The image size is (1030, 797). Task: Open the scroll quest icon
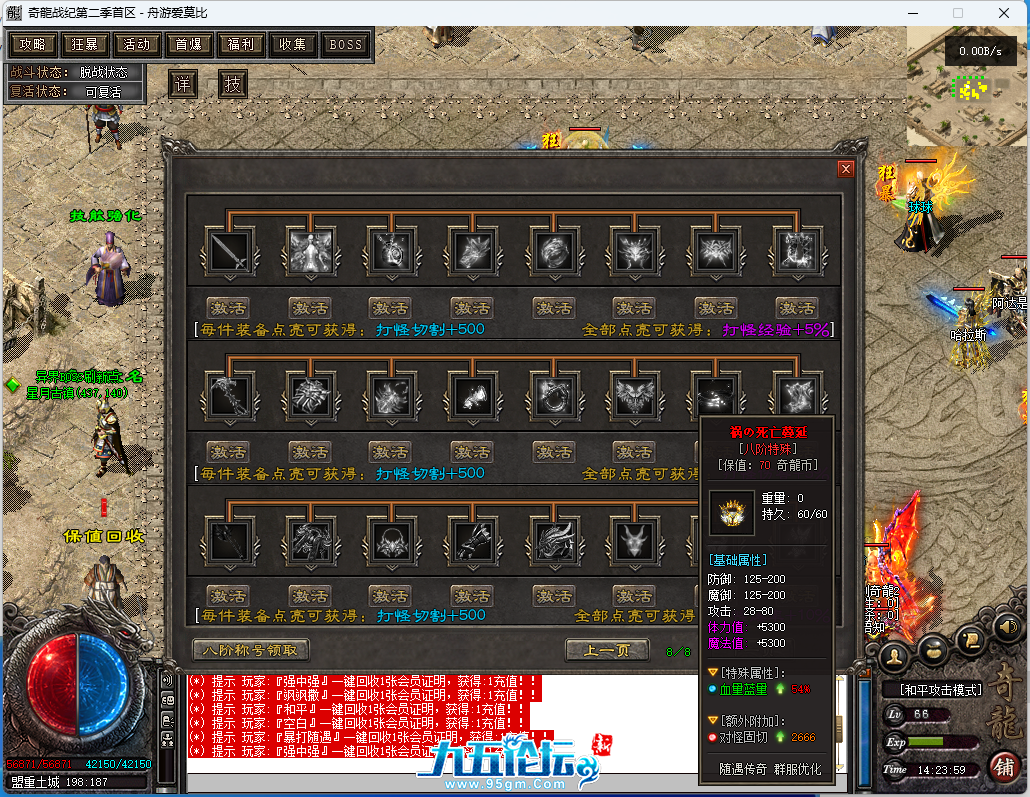coord(968,640)
